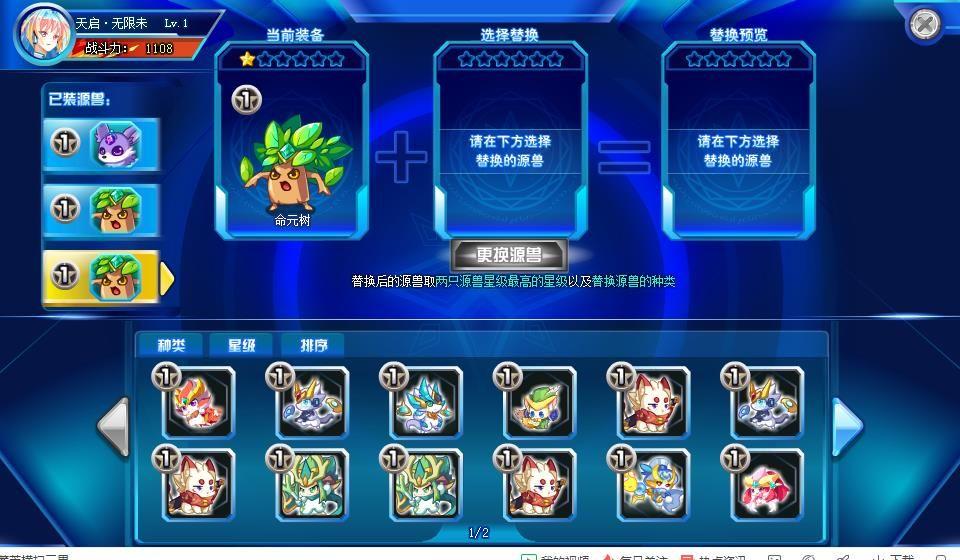This screenshot has height=560, width=960.
Task: Select the unhighlighted blue tree beast slot
Action: [102, 209]
